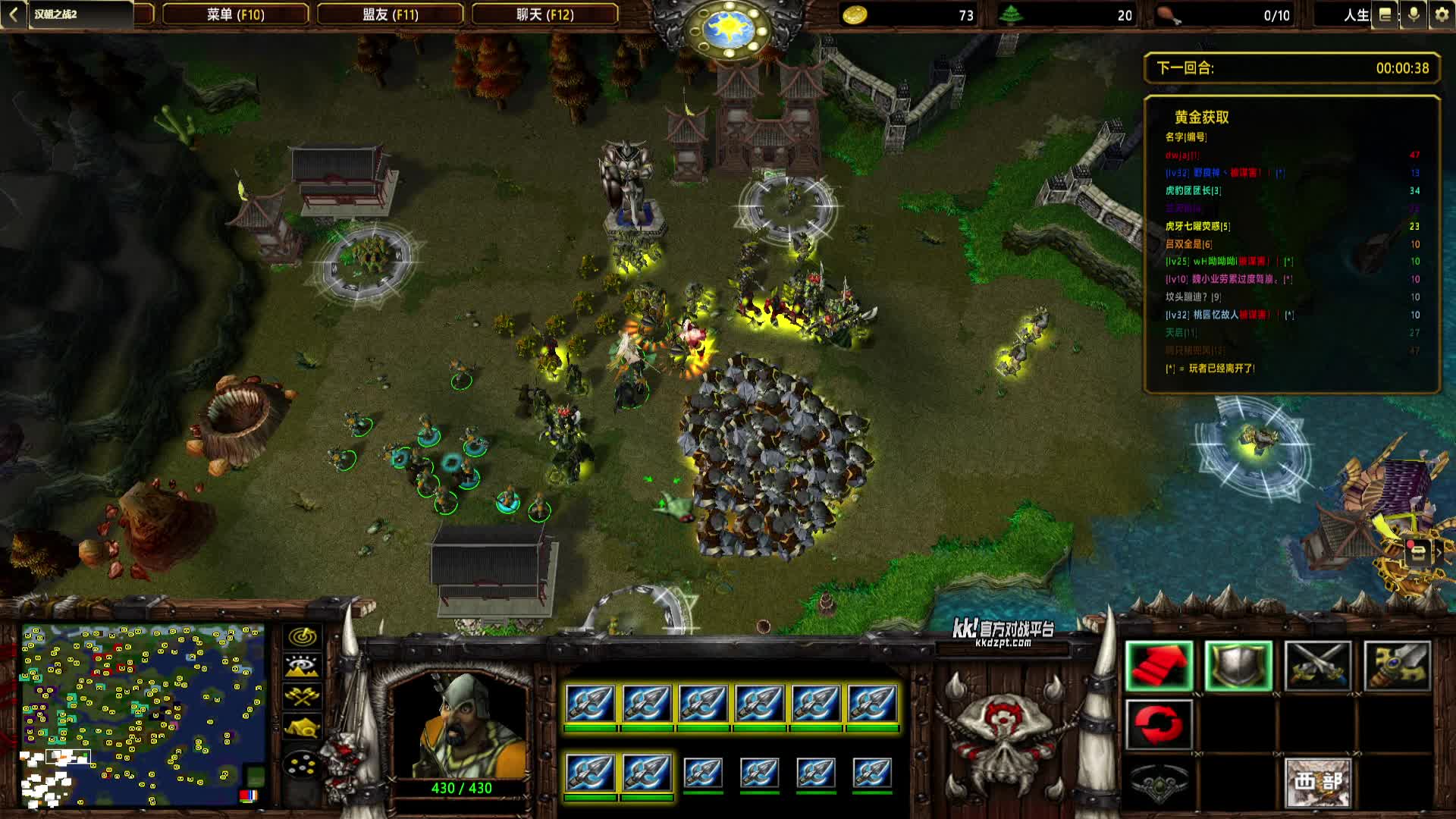Viewport: 1456px width, 819px height.
Task: Click the floating chat icon near right edge
Action: 1417,552
